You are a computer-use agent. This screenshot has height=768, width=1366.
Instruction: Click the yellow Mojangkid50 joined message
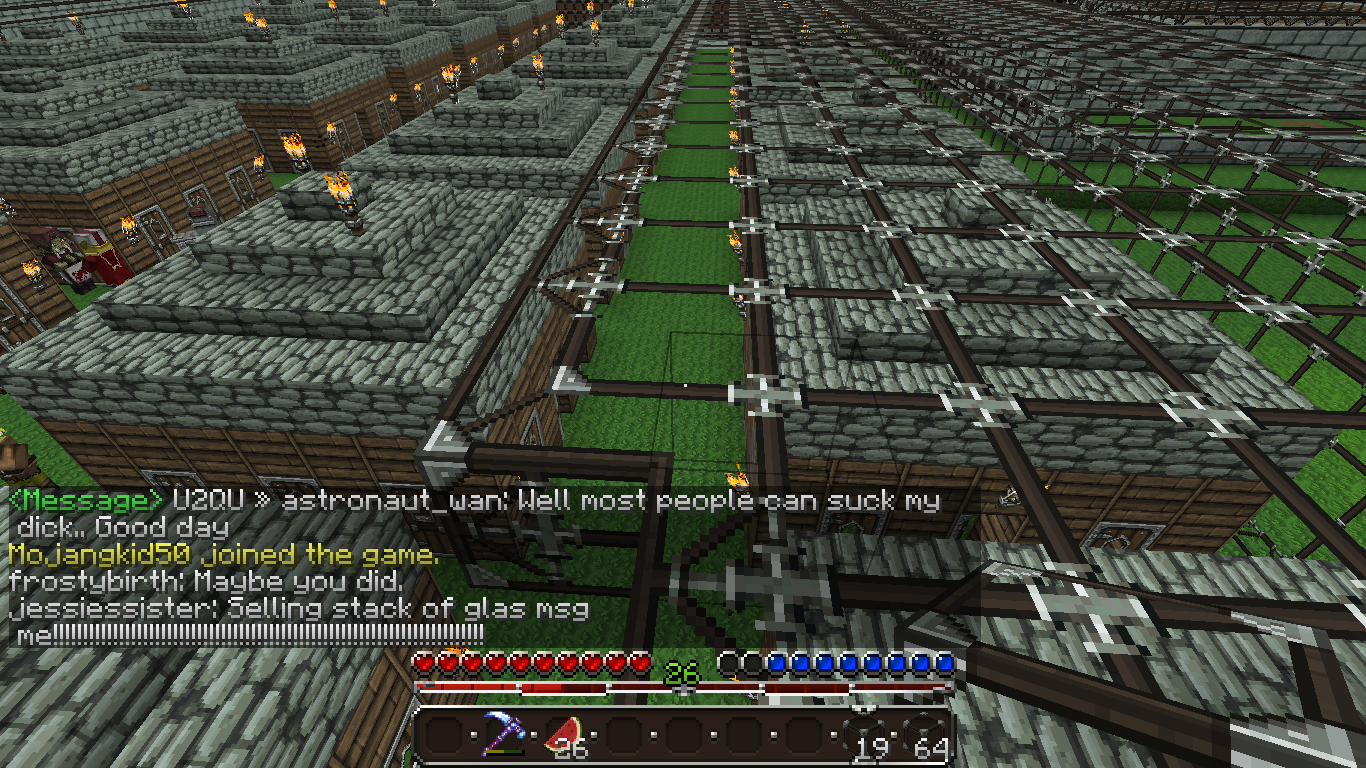point(150,555)
